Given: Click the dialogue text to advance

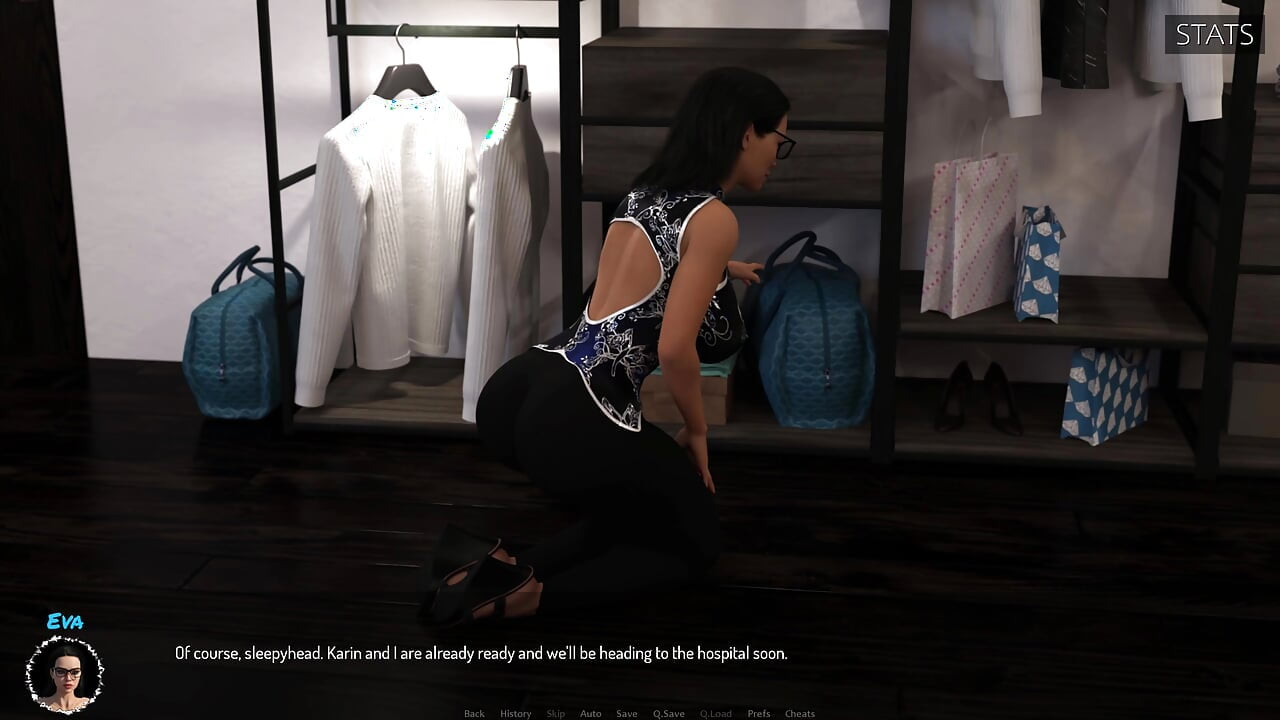Looking at the screenshot, I should pyautogui.click(x=481, y=653).
